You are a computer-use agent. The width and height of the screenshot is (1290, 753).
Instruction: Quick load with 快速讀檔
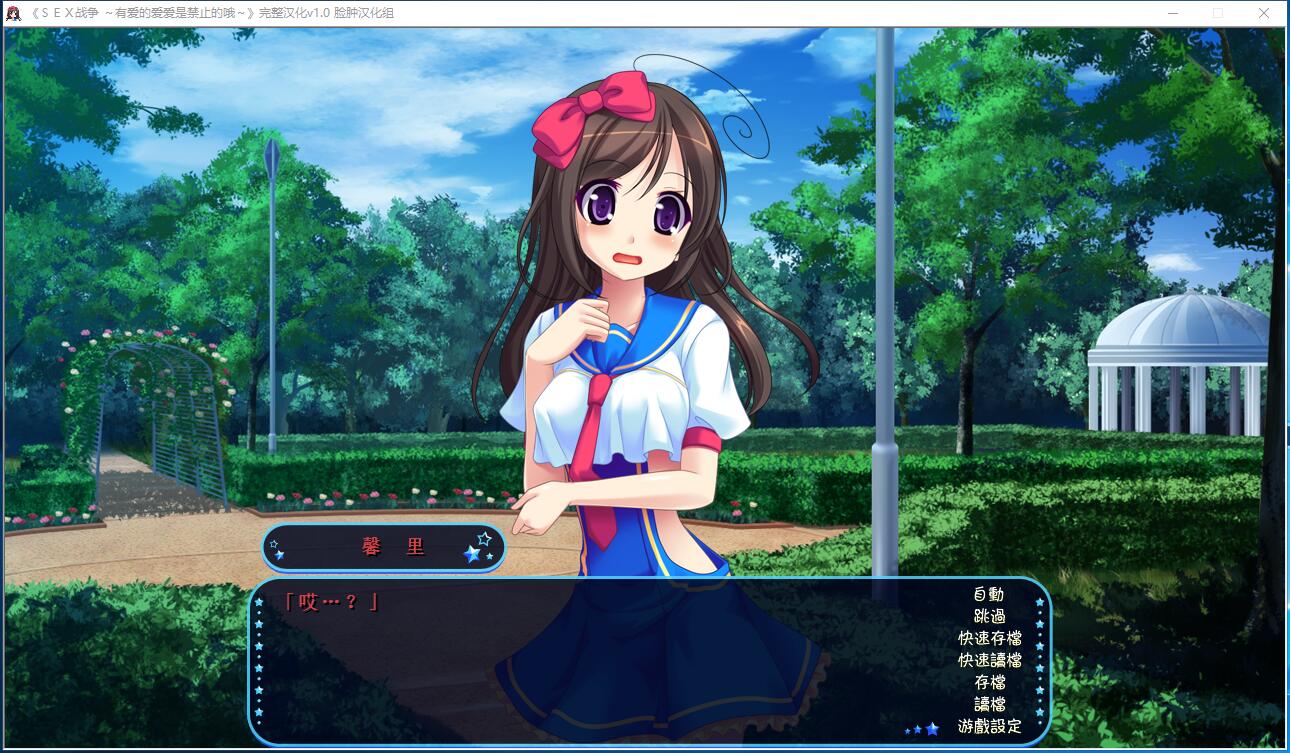(x=989, y=660)
